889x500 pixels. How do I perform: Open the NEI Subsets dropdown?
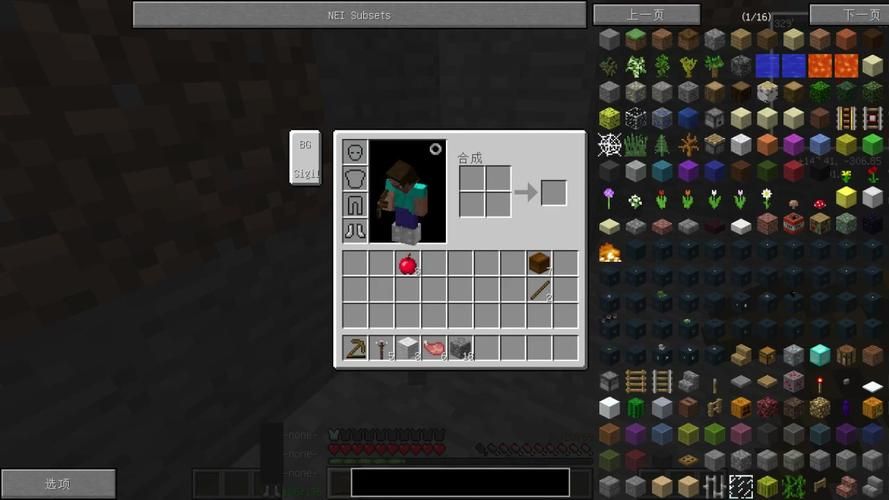pyautogui.click(x=359, y=15)
